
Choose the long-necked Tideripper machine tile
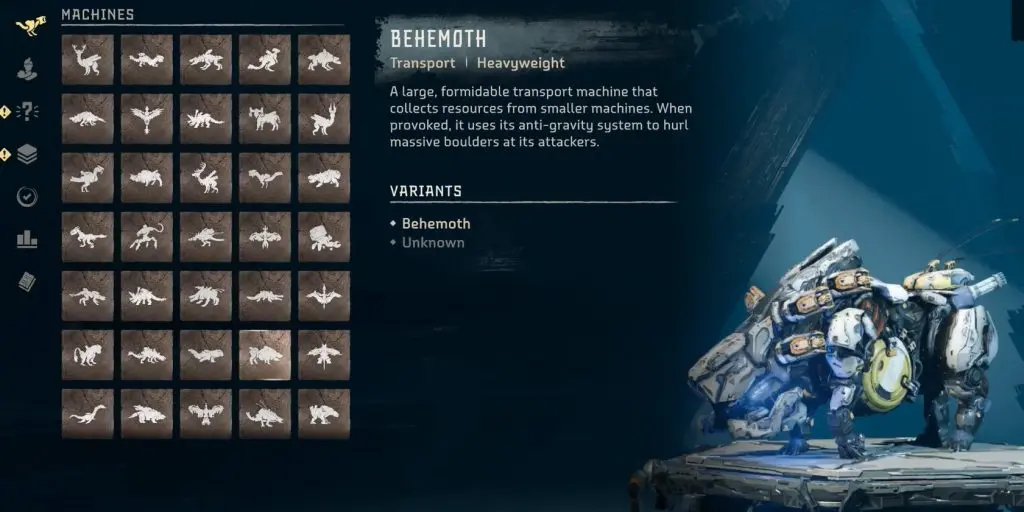tap(87, 414)
